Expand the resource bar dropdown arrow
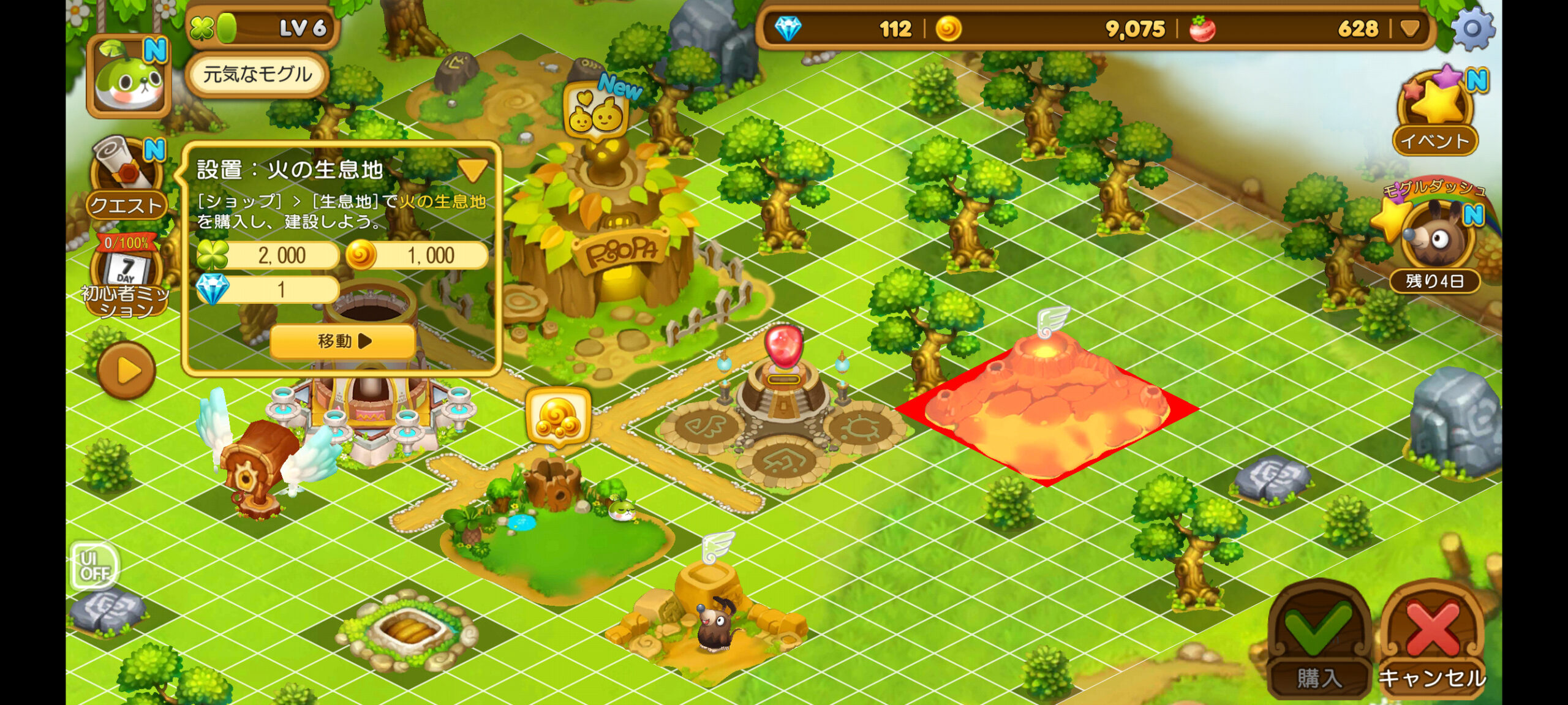 click(1411, 29)
